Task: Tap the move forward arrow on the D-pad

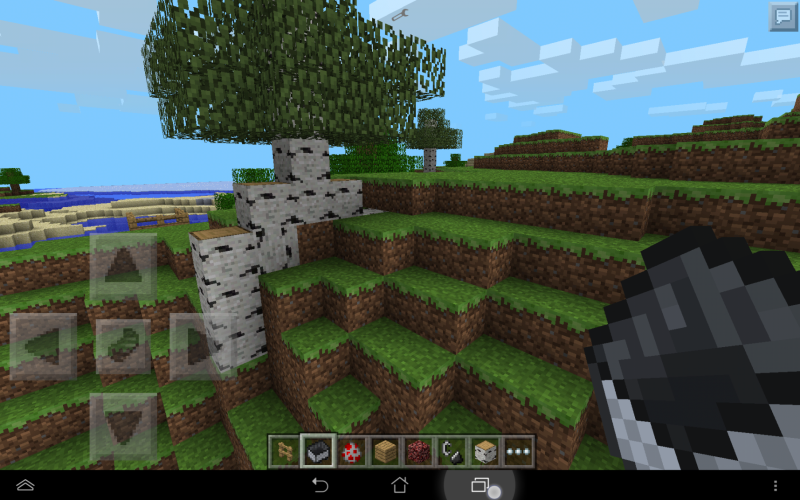Action: click(123, 267)
